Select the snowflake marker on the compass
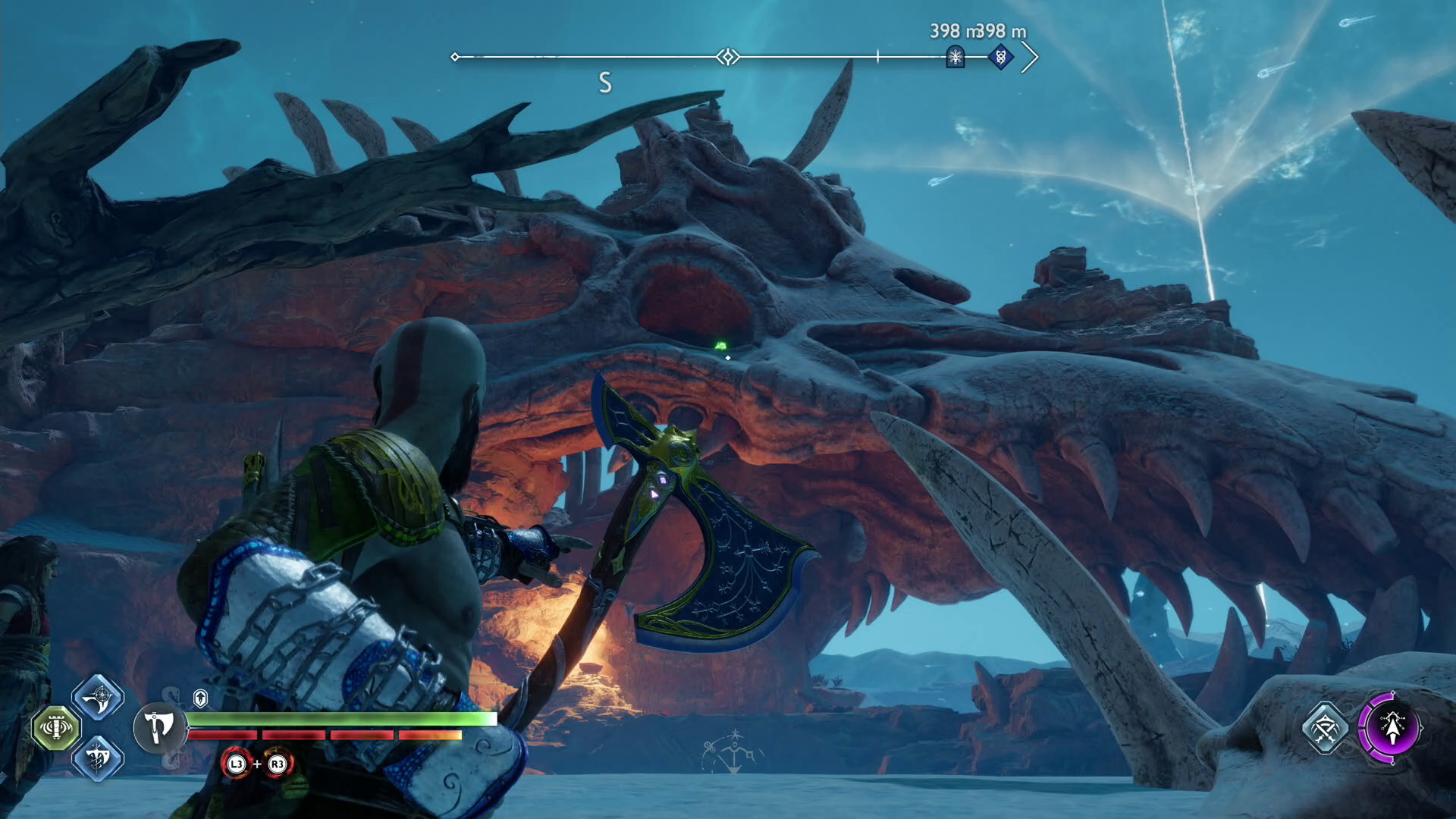Viewport: 1456px width, 819px height. tap(955, 56)
